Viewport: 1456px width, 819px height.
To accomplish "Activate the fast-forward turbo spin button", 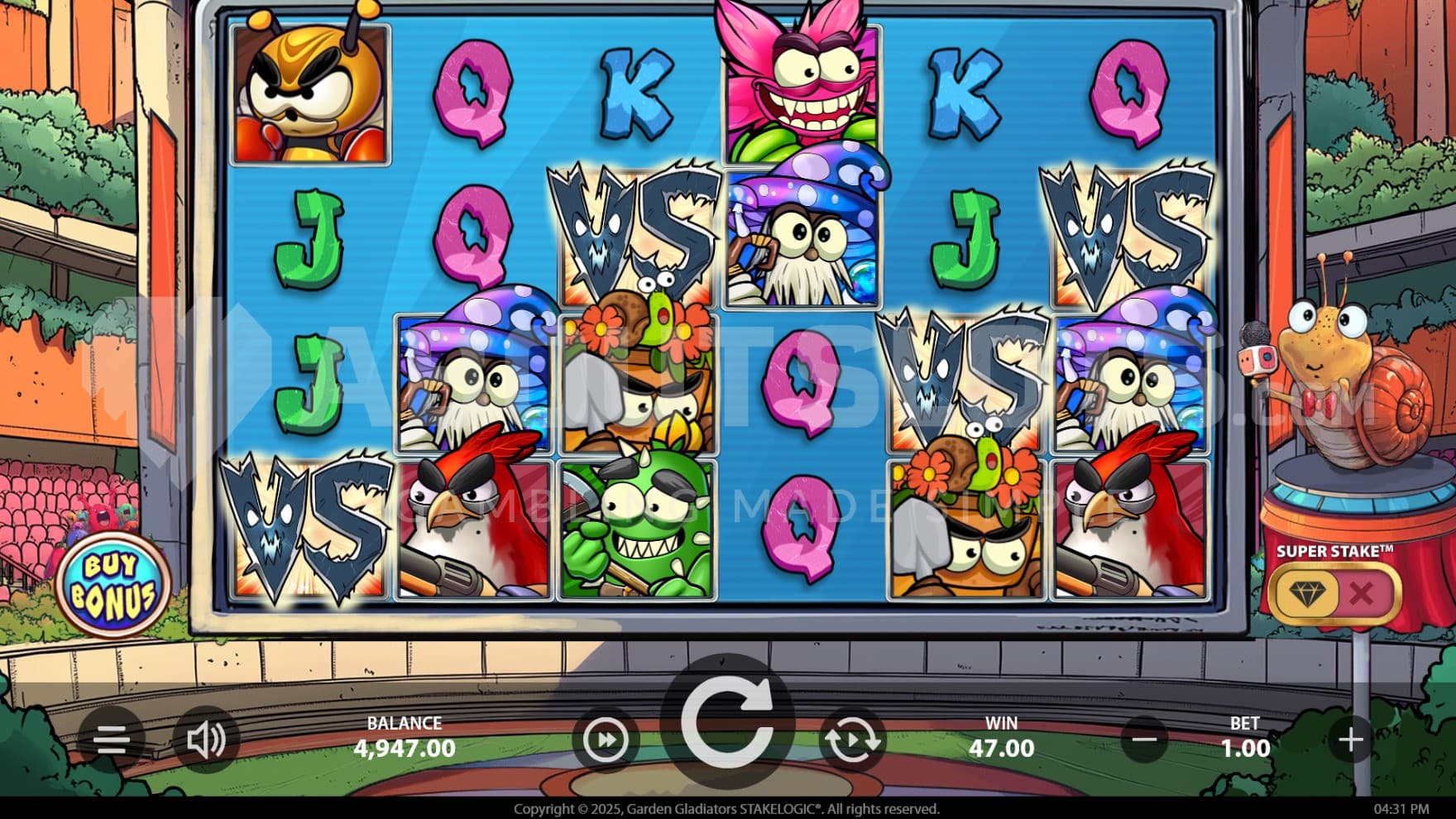I will point(606,740).
